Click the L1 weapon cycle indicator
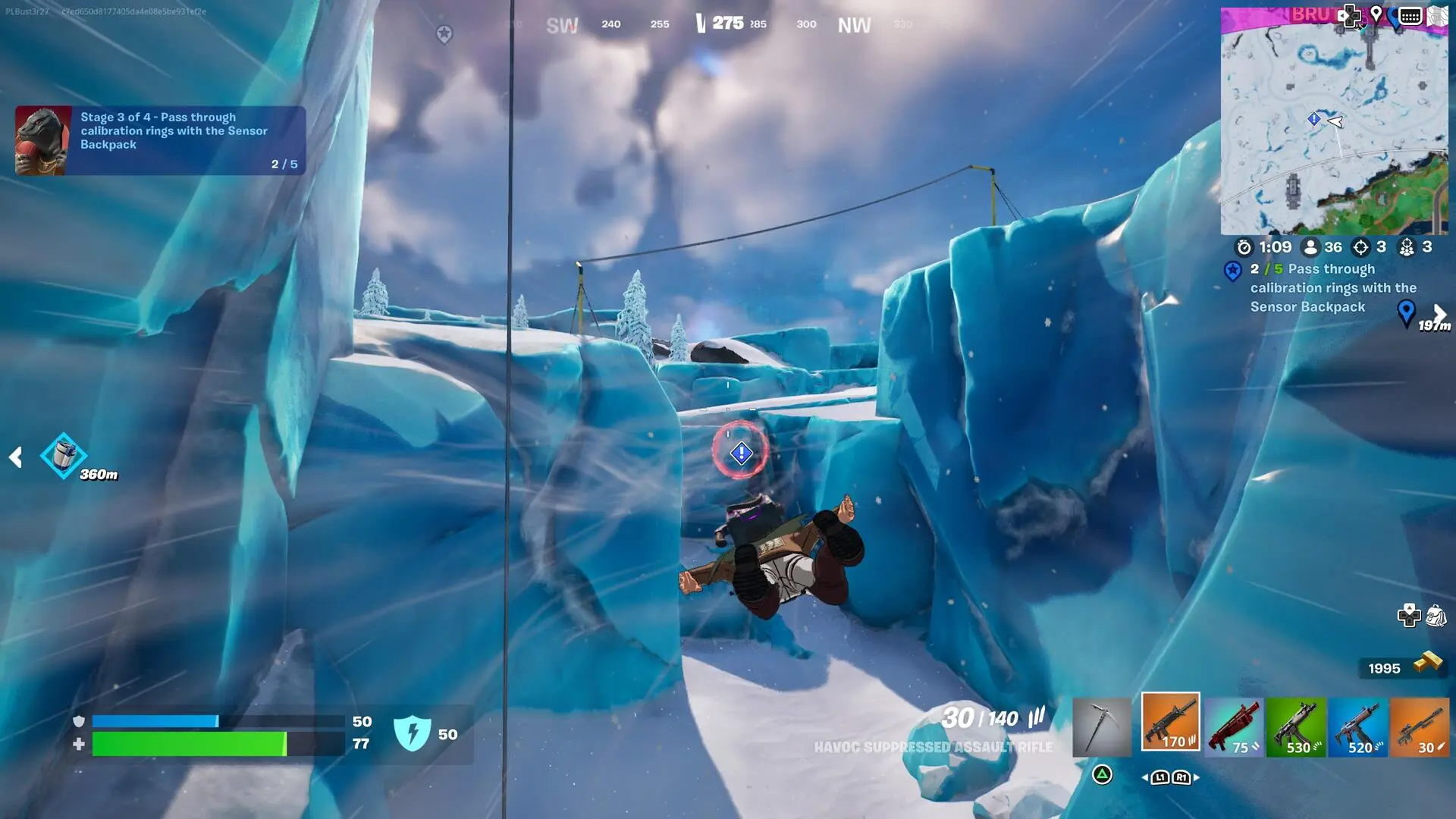Screen dimensions: 1456x819 click(1159, 777)
